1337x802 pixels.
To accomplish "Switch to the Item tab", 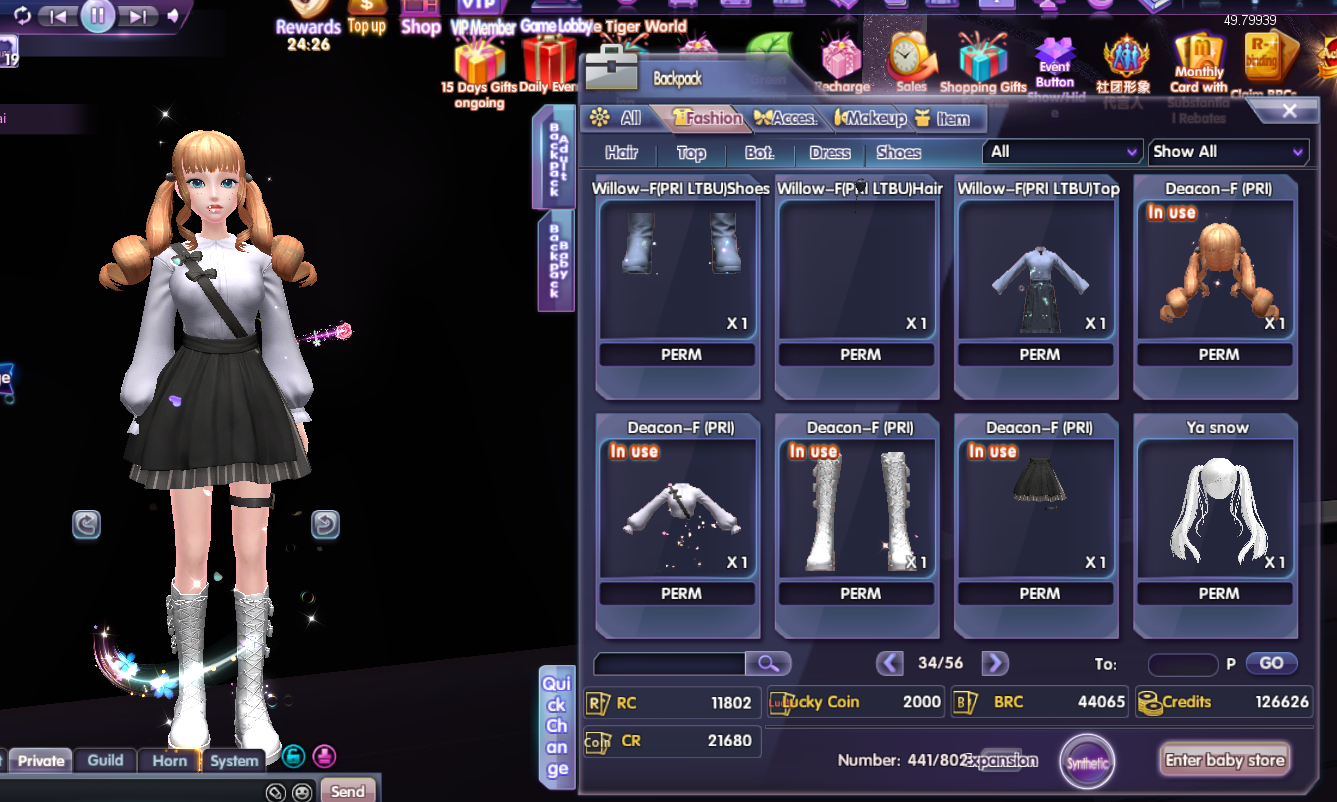I will click(943, 119).
